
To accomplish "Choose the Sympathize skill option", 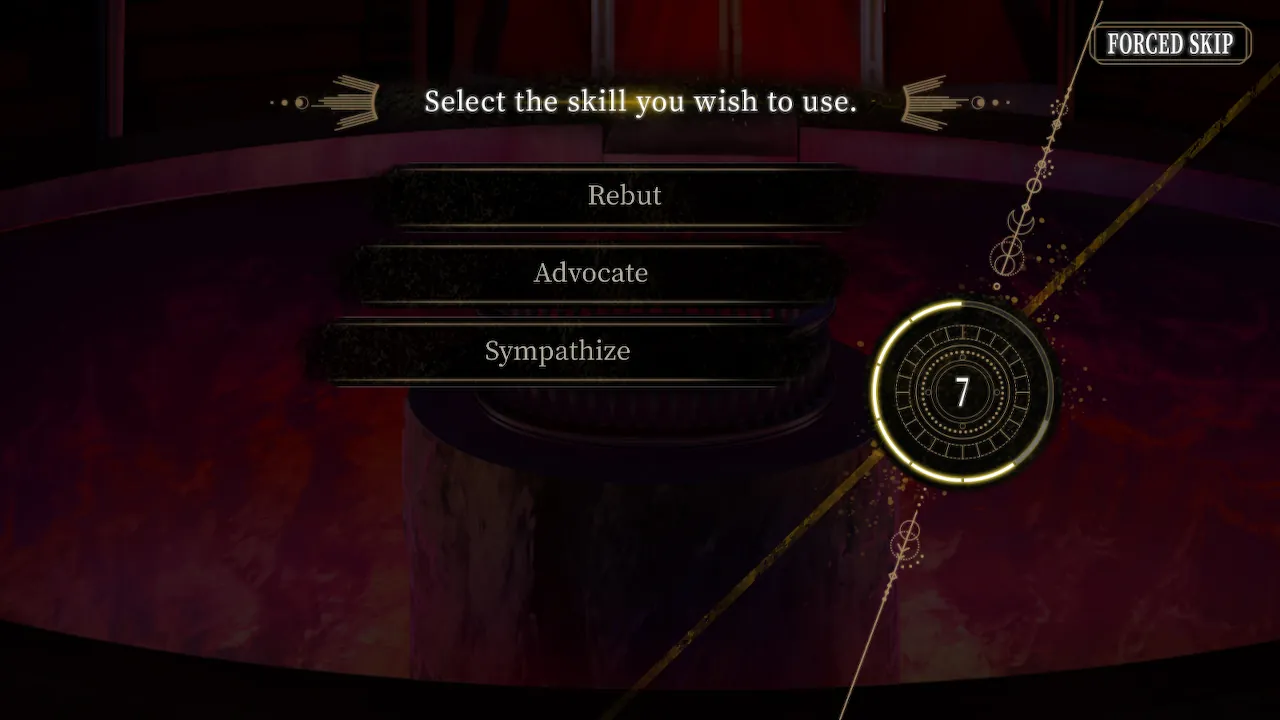I will [557, 351].
